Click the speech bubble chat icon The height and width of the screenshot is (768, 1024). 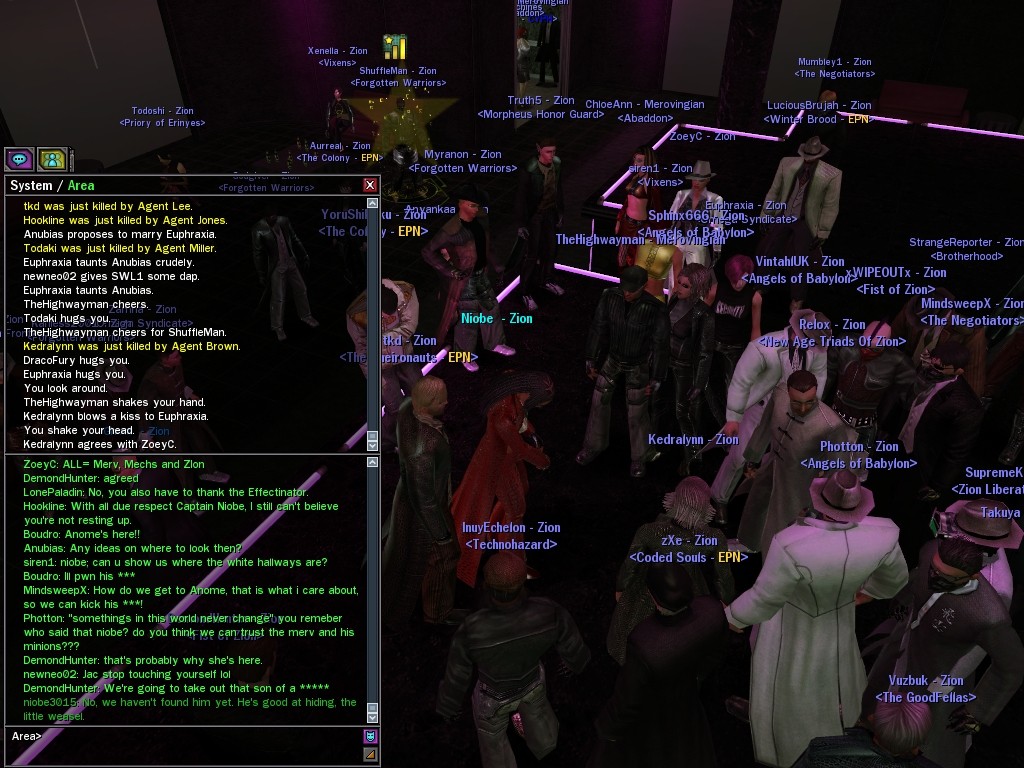19,159
